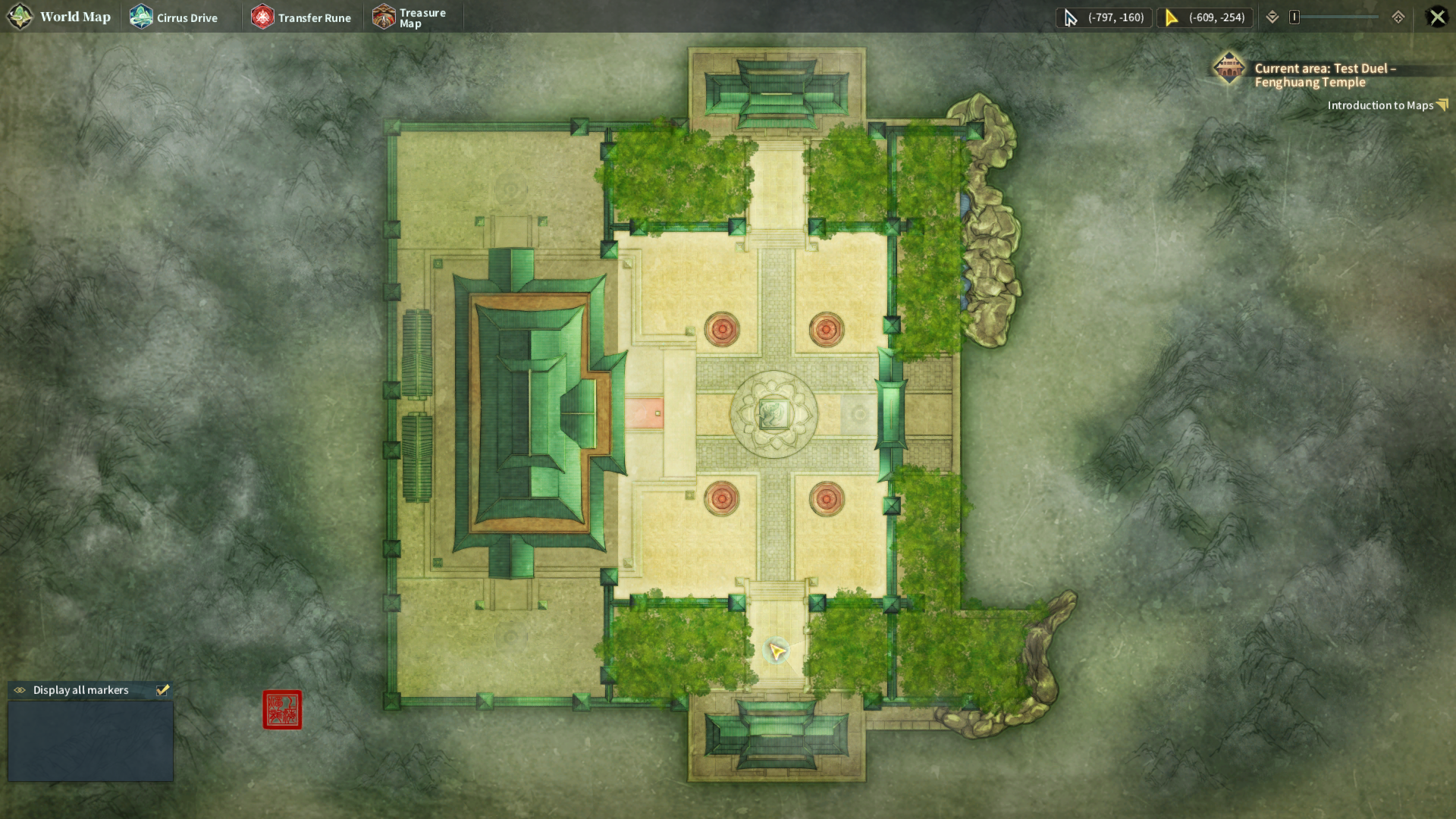The width and height of the screenshot is (1456, 819).
Task: Select the Cirrus Drive option
Action: (174, 17)
